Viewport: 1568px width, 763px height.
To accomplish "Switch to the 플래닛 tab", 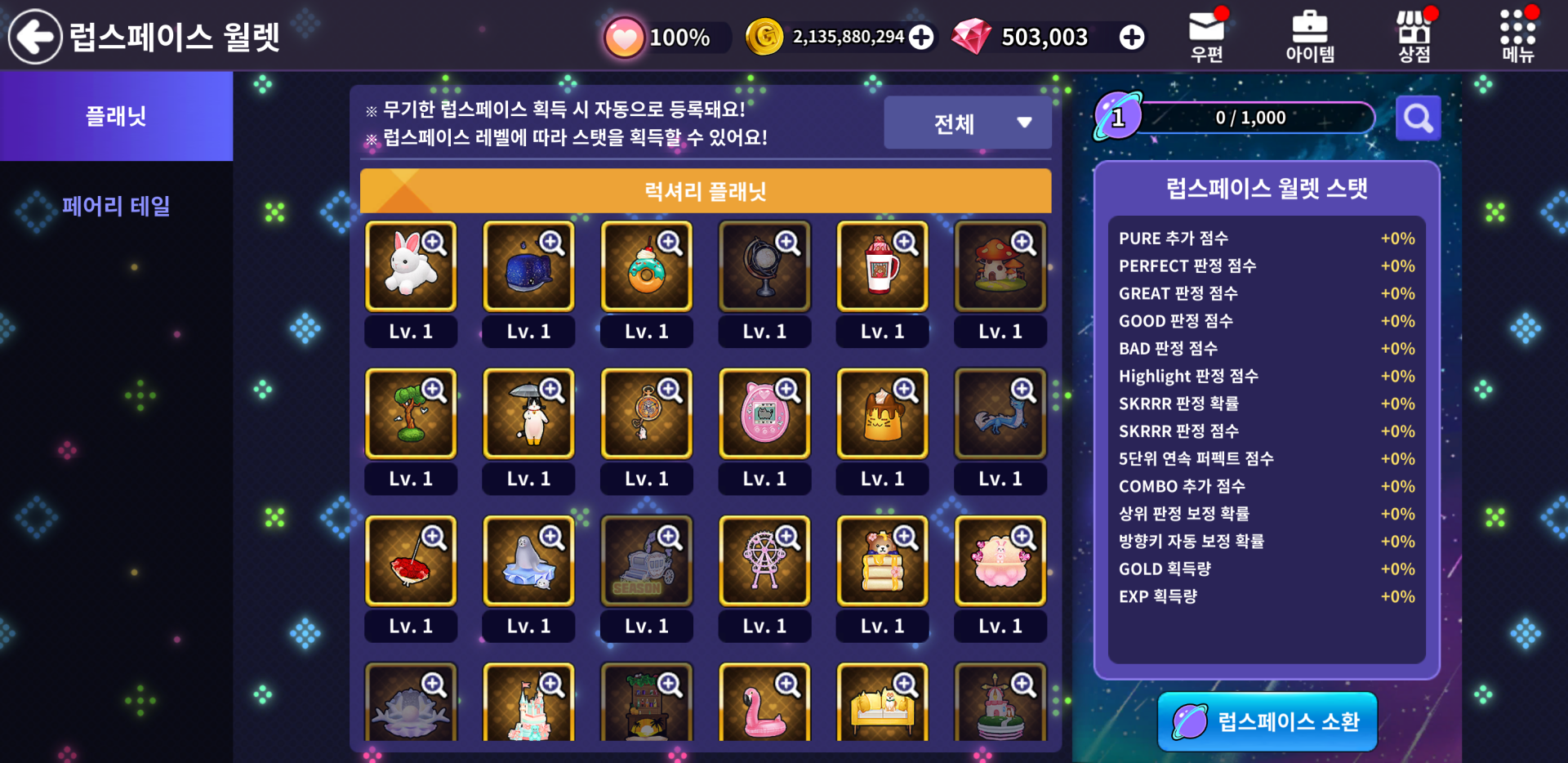I will [116, 116].
